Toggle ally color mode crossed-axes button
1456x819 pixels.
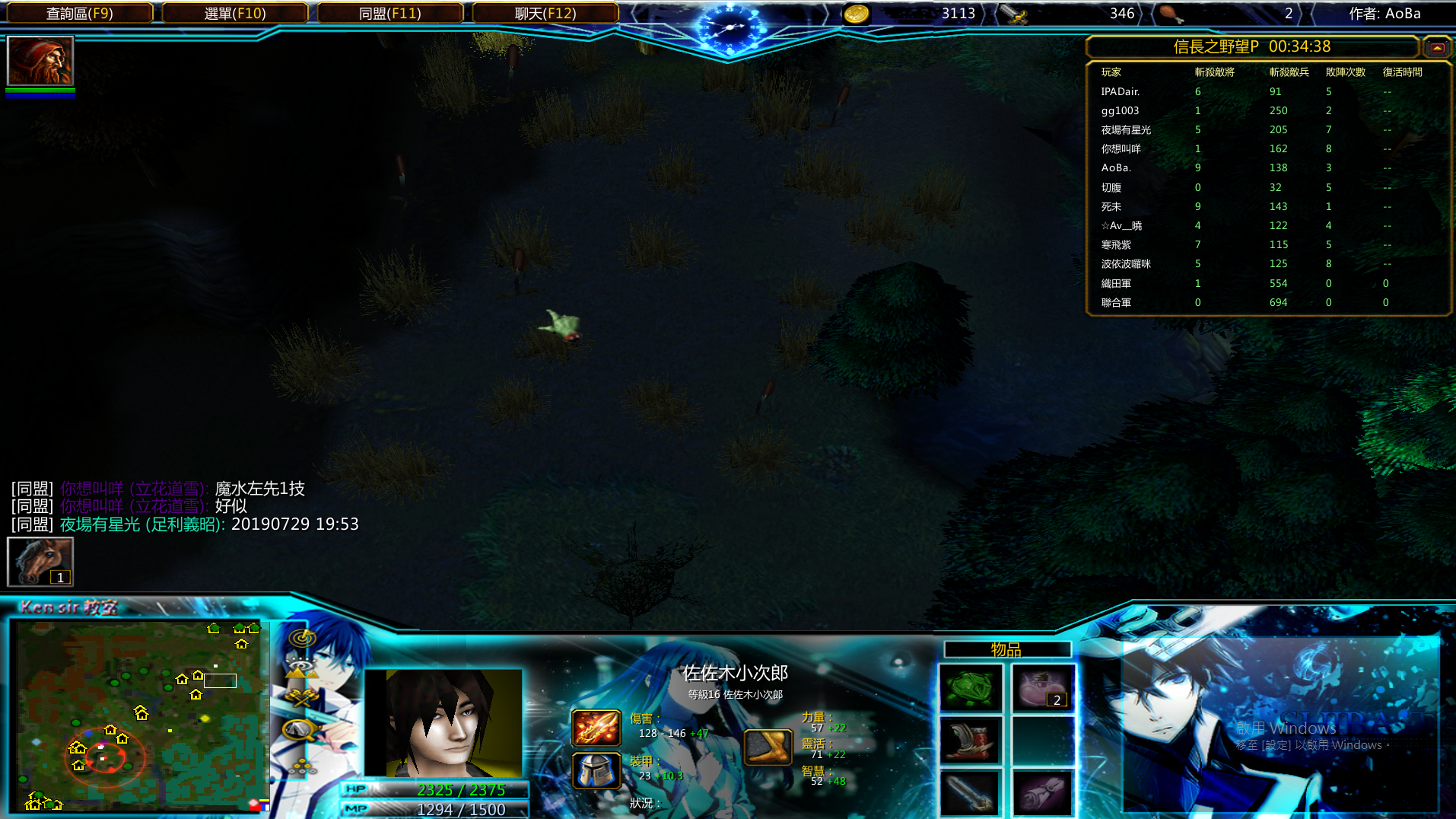[x=302, y=698]
